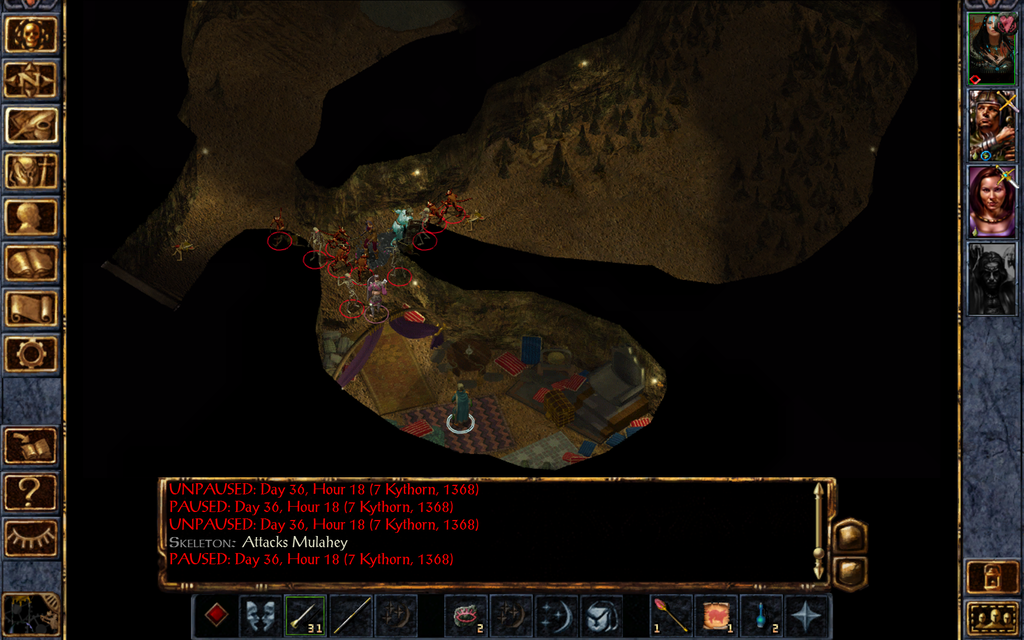The height and width of the screenshot is (640, 1024).
Task: Open the priest scroll screen
Action: 31,308
